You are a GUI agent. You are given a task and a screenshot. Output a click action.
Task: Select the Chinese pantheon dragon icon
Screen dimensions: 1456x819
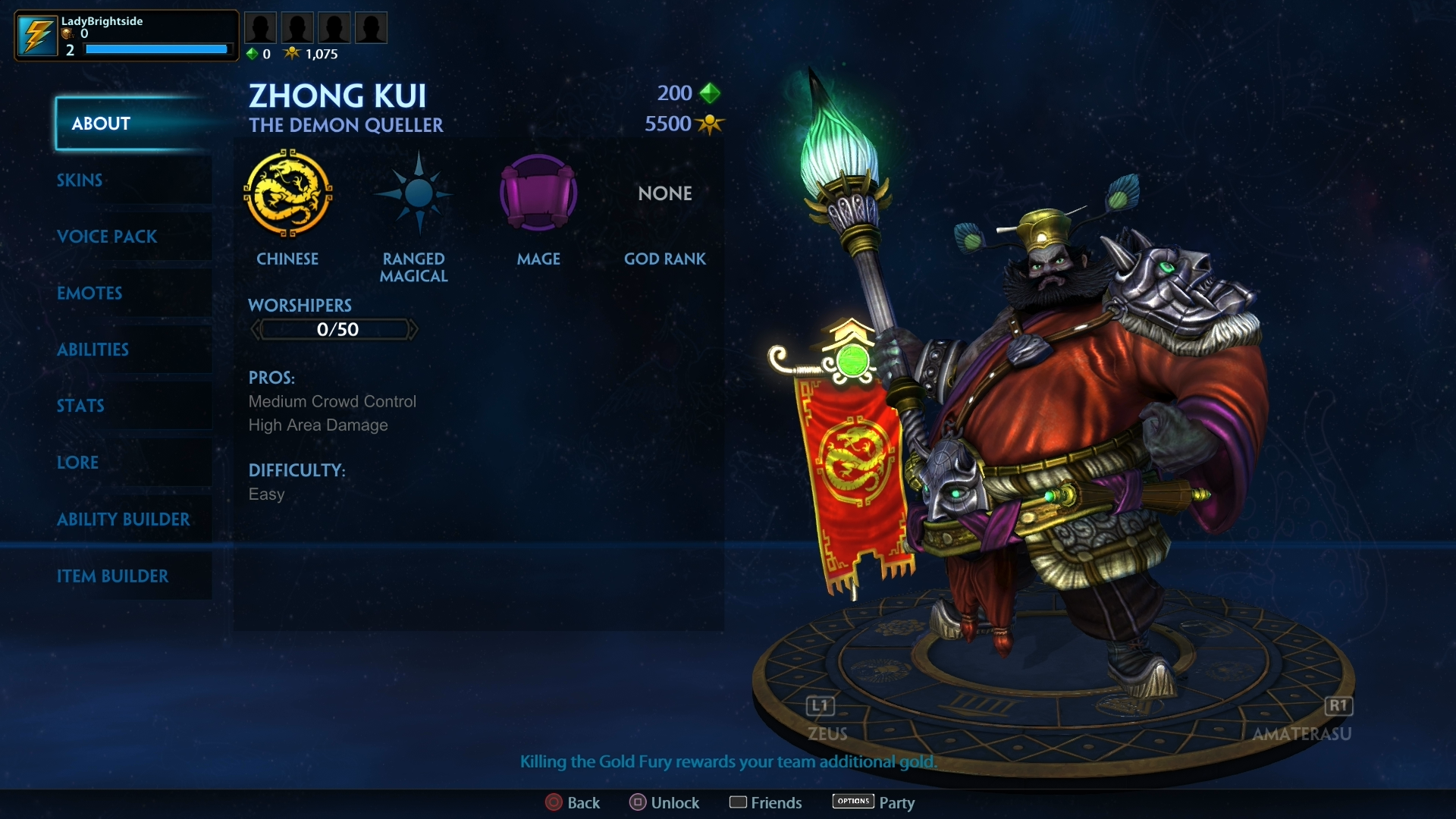pos(288,194)
